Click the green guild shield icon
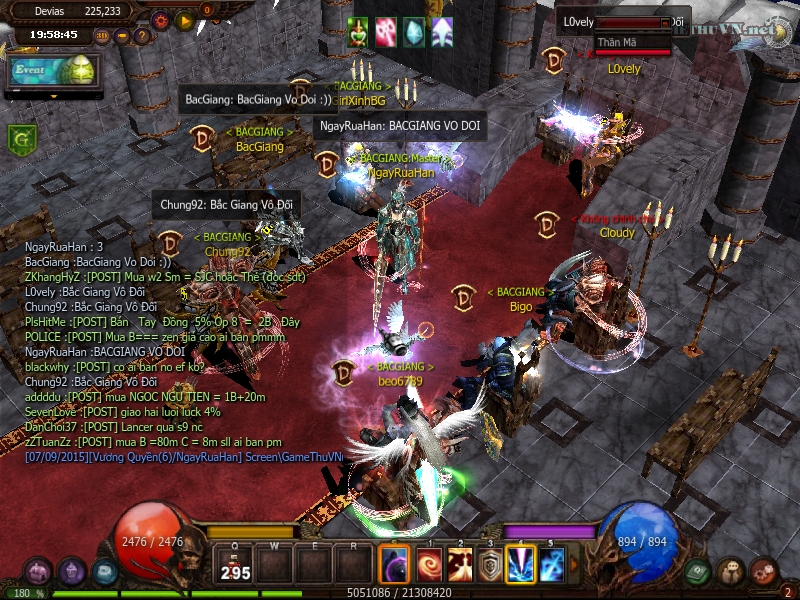This screenshot has height=600, width=800. coord(20,139)
